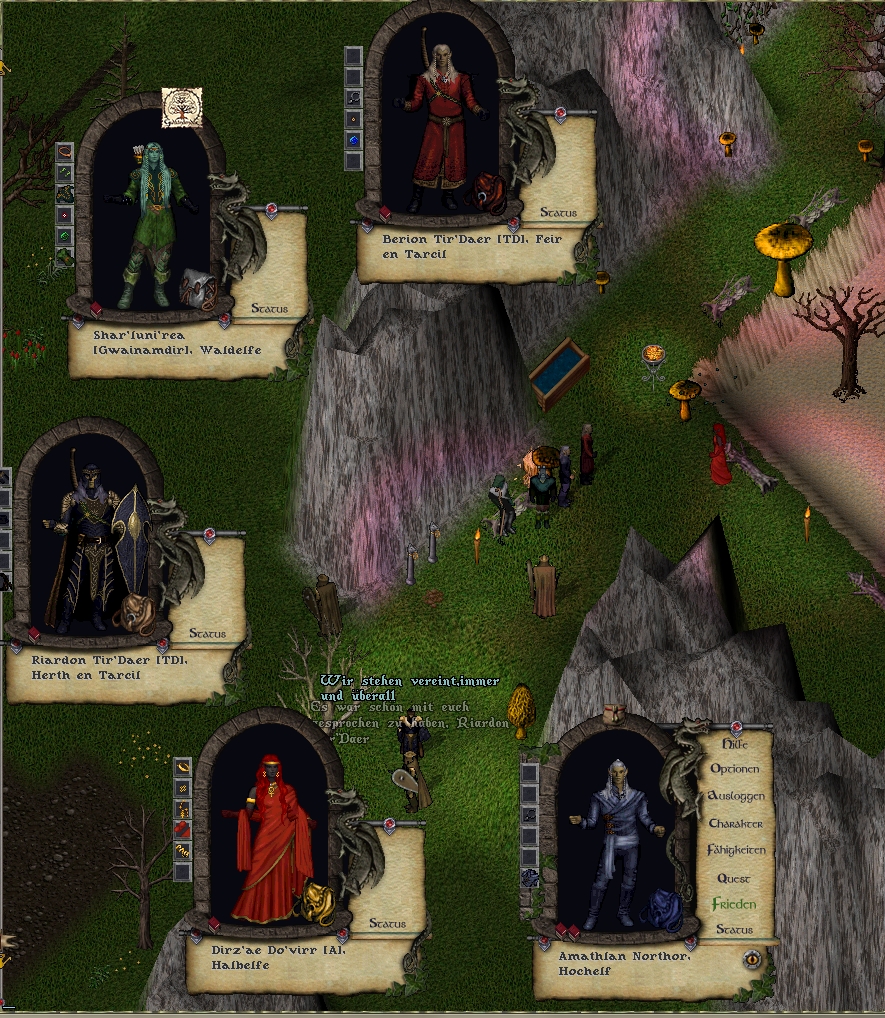Open Dirz'ae Do'virr's golden backpack
The height and width of the screenshot is (1018, 885).
[x=318, y=902]
